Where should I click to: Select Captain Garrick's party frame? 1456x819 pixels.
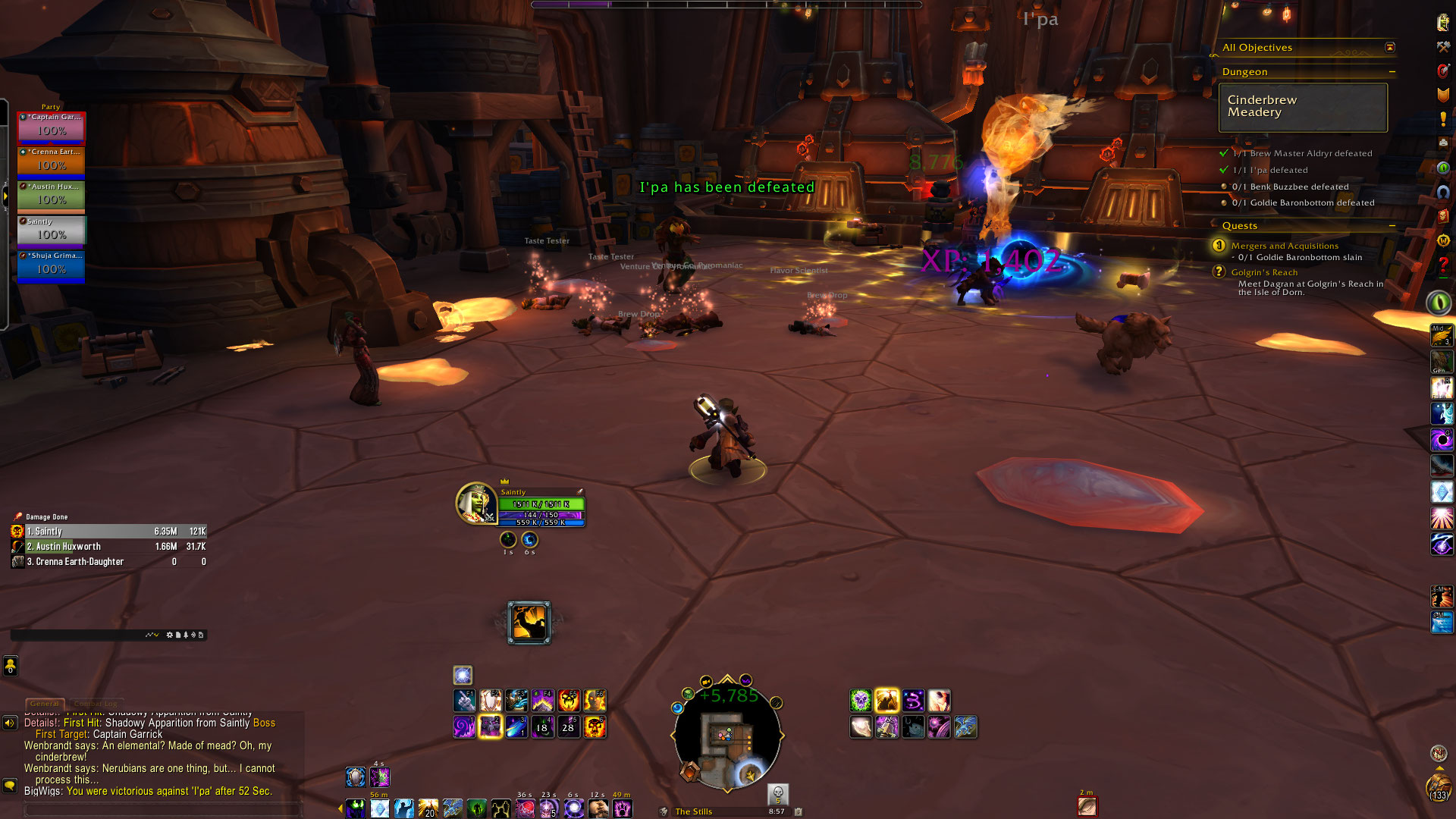click(51, 127)
